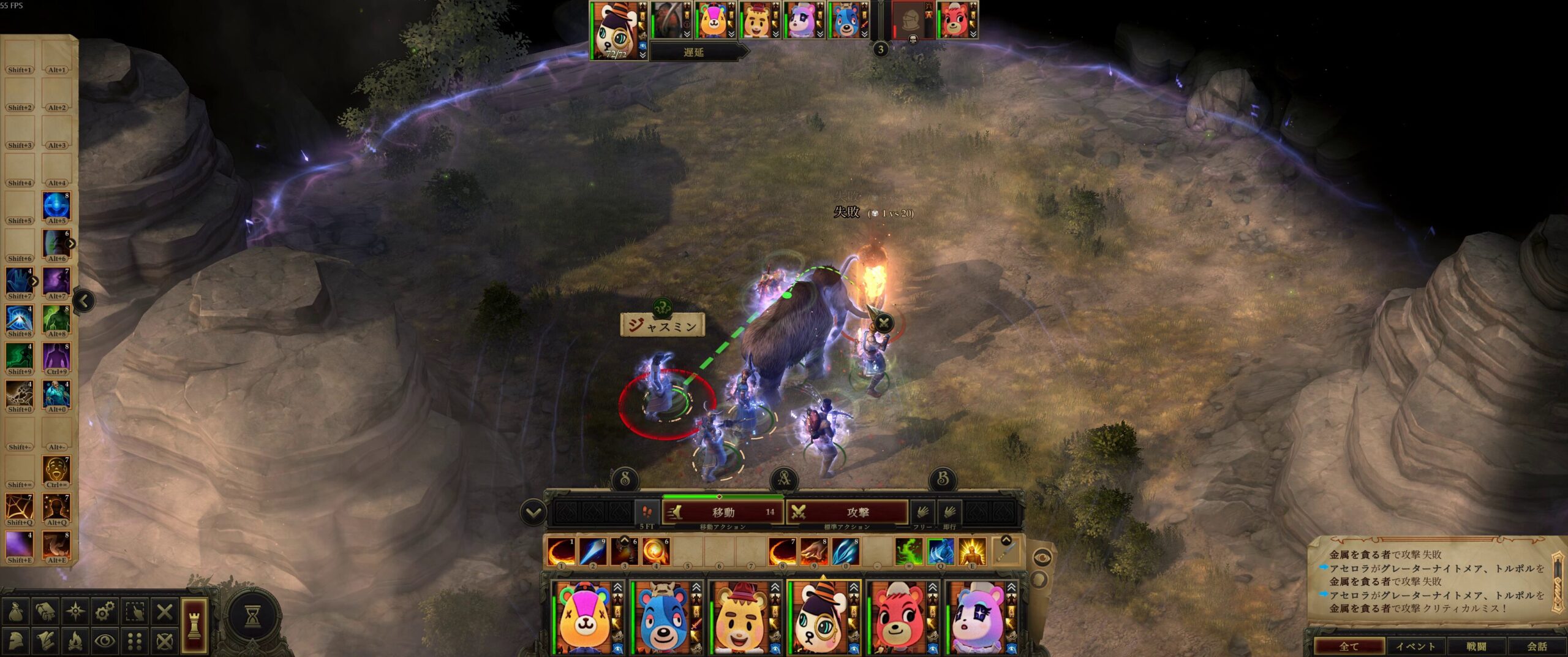Open the inventory bag icon

pyautogui.click(x=16, y=612)
